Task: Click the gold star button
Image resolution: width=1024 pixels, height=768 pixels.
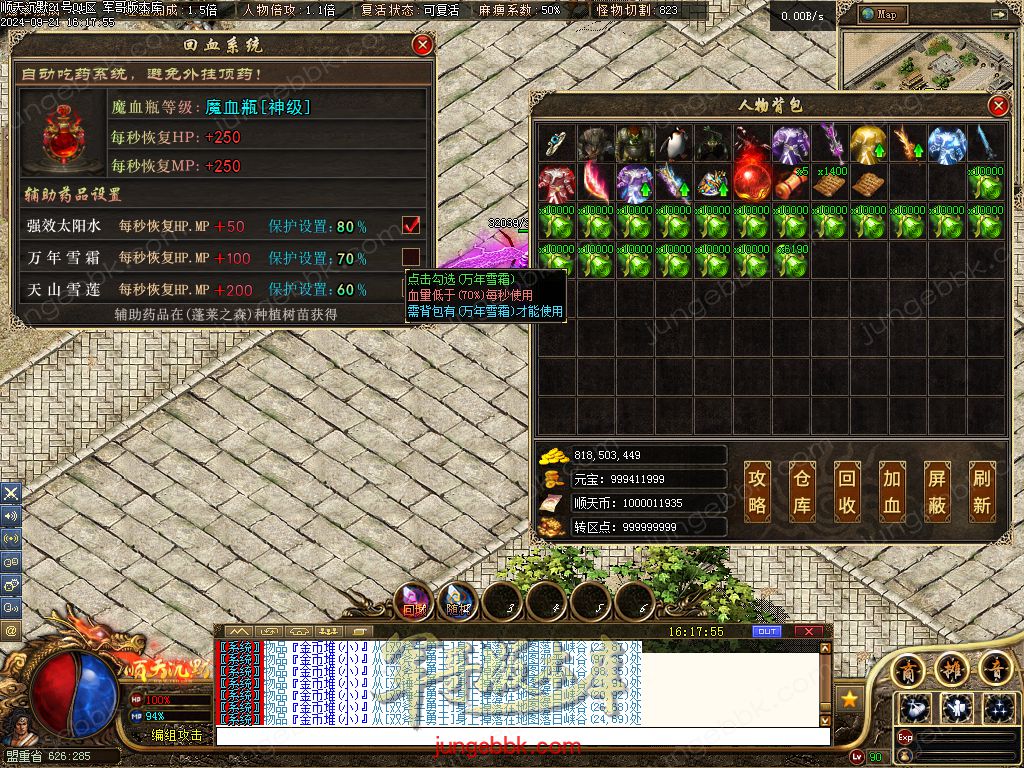Action: pyautogui.click(x=850, y=699)
